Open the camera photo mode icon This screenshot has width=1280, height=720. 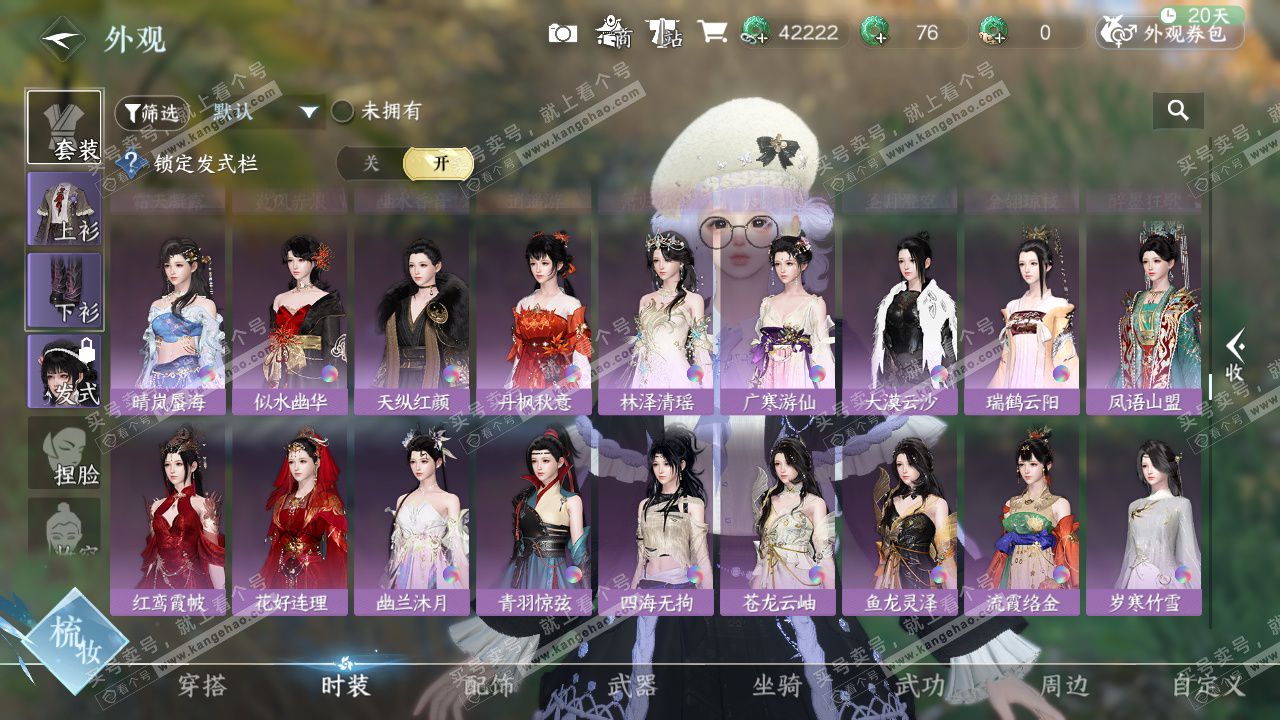(x=563, y=33)
